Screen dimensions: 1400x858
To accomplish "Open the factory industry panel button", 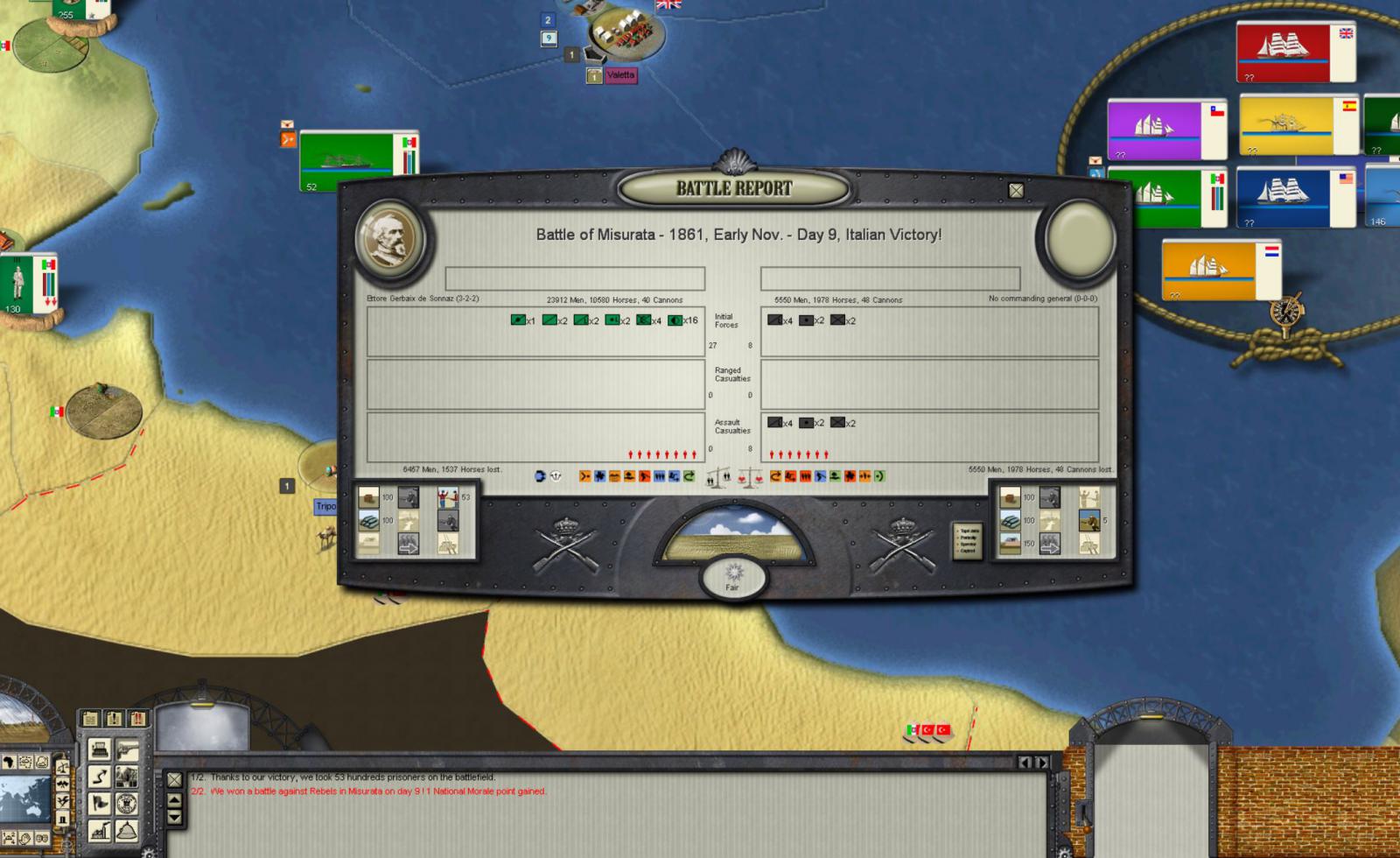I will click(x=100, y=830).
